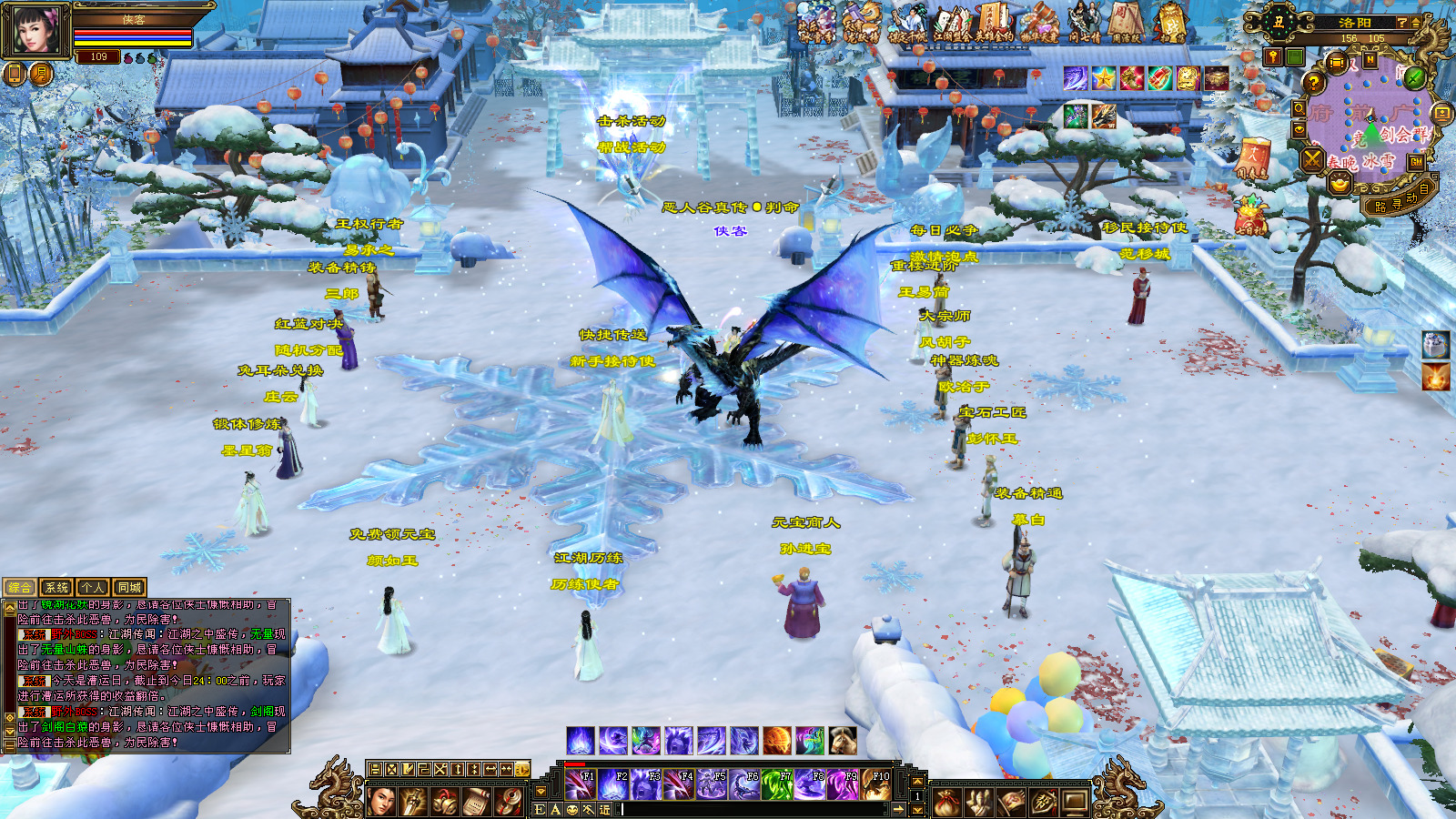The width and height of the screenshot is (1456, 819).
Task: Use the F10 fiery beast skill
Action: (875, 784)
